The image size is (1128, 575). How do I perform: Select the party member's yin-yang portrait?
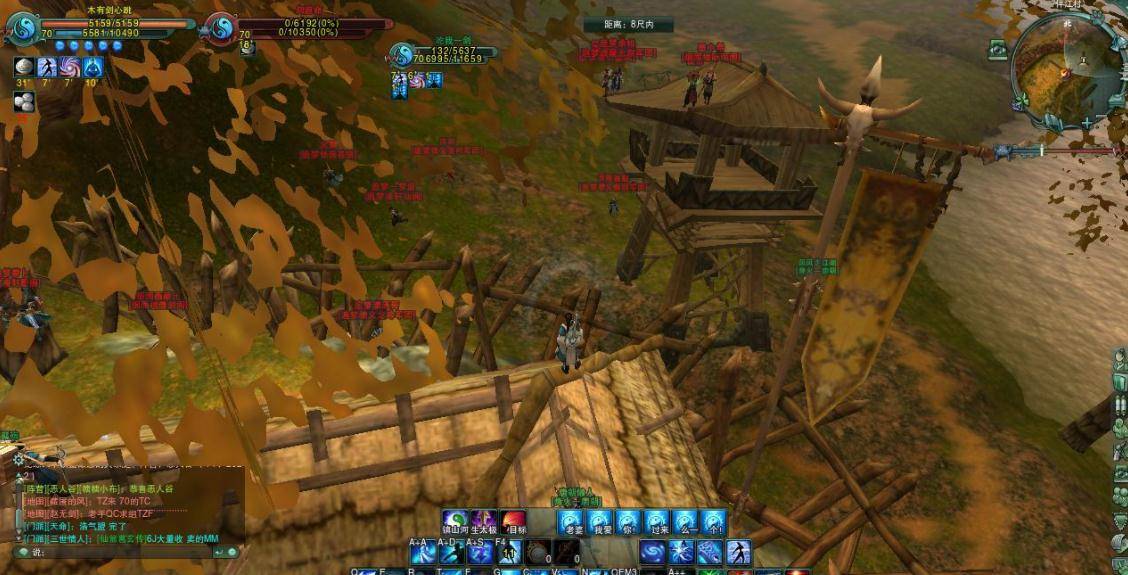(403, 55)
